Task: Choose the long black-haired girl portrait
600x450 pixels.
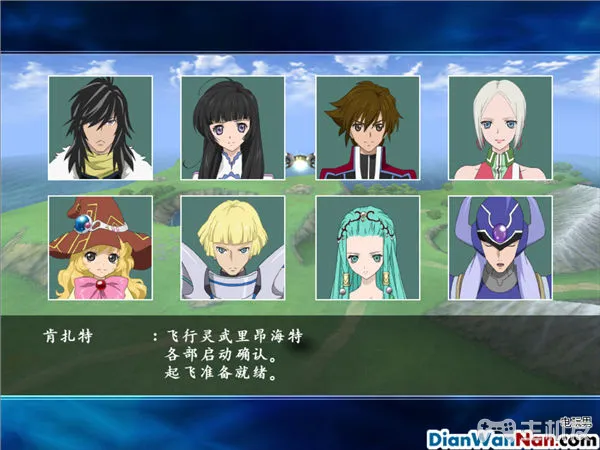Action: [232, 128]
